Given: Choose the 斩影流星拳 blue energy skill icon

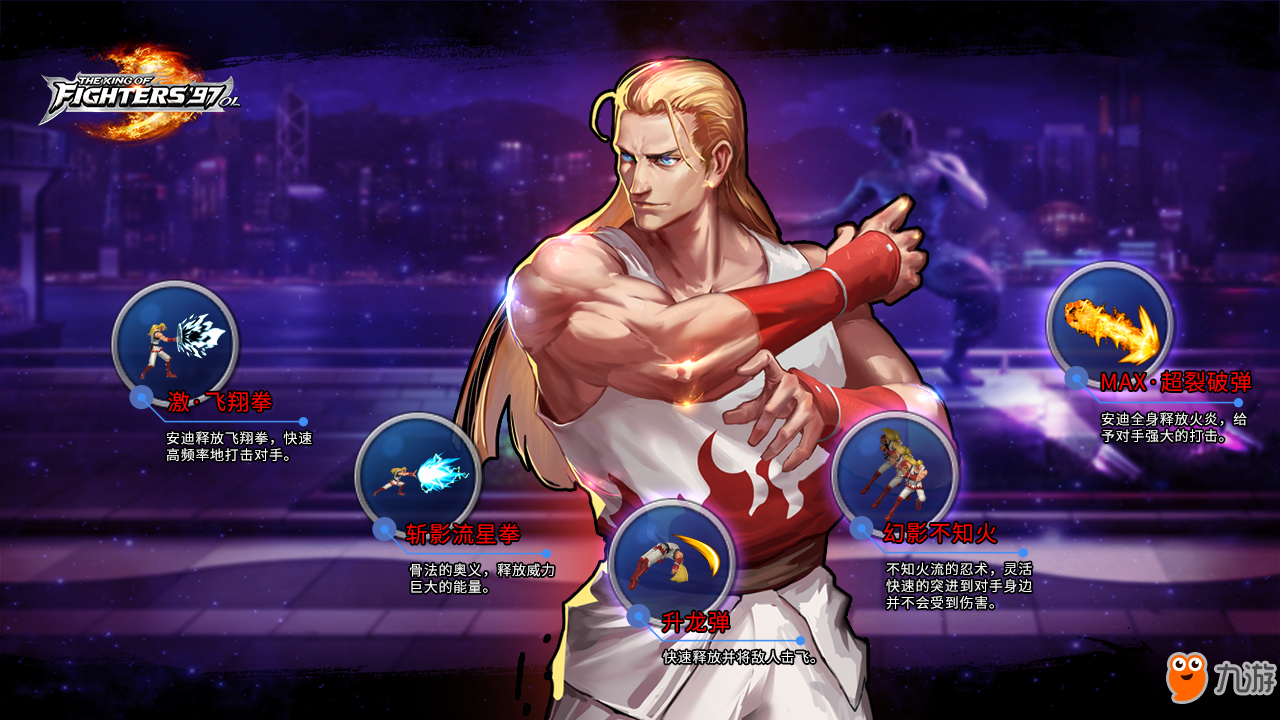Looking at the screenshot, I should click(x=418, y=474).
